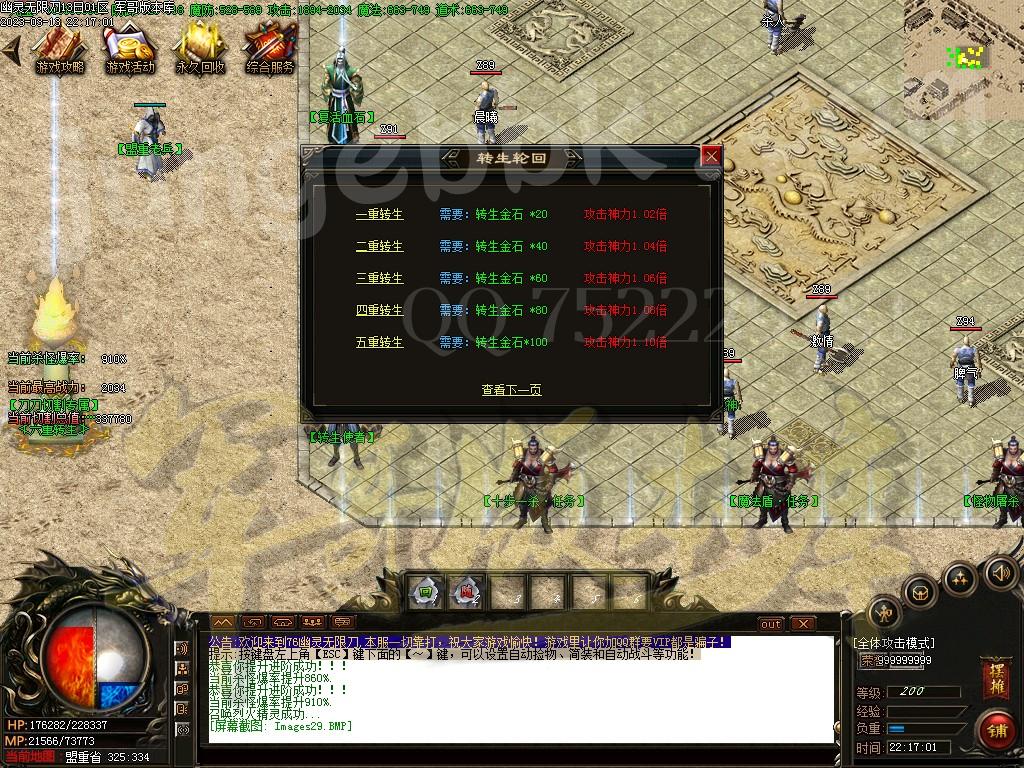
Task: Click the 摆摊 stall button
Action: pos(995,673)
